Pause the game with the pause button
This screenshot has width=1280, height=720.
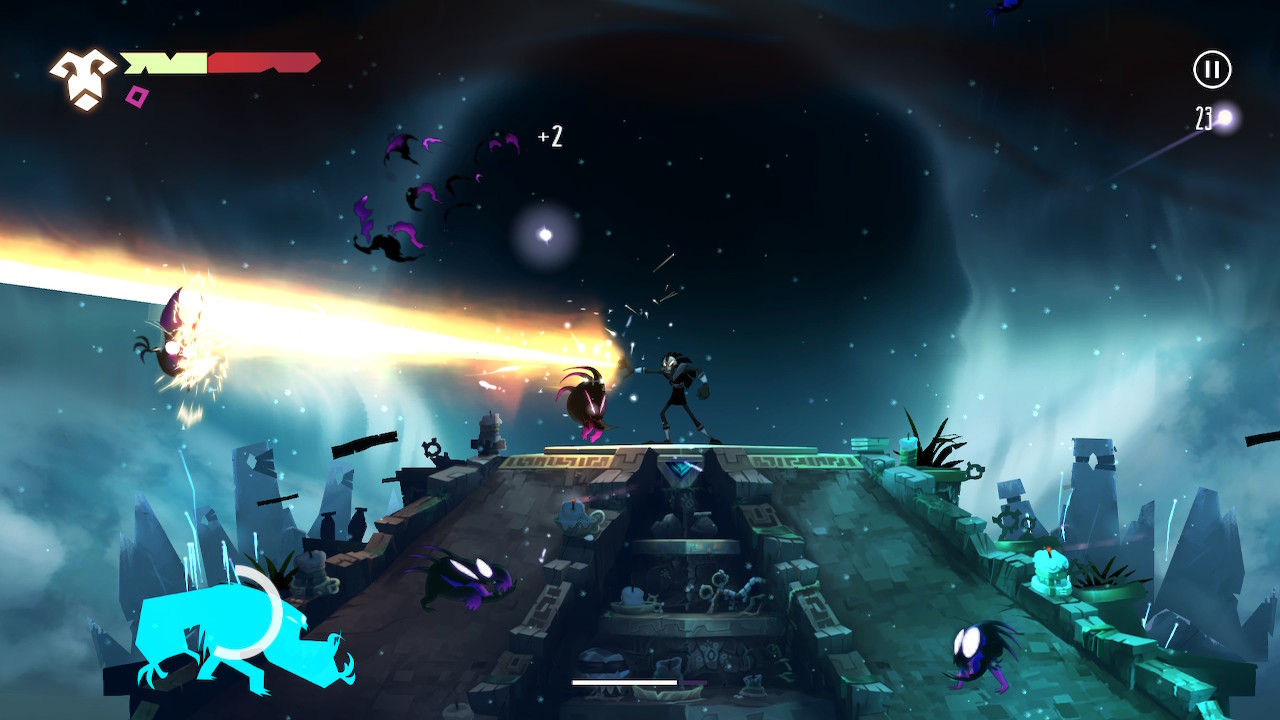click(1212, 69)
